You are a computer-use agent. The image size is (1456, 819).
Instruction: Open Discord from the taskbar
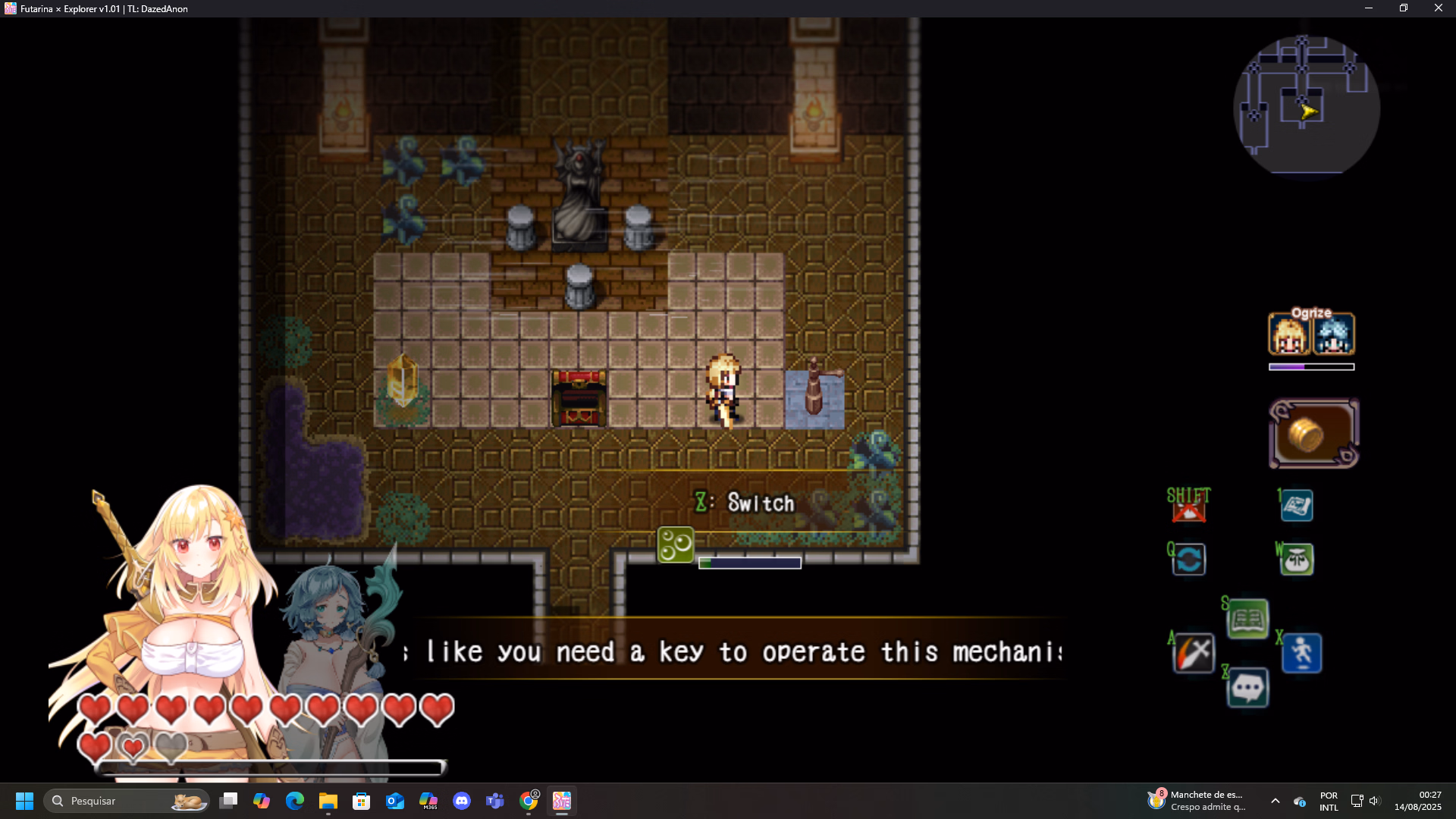click(x=462, y=801)
